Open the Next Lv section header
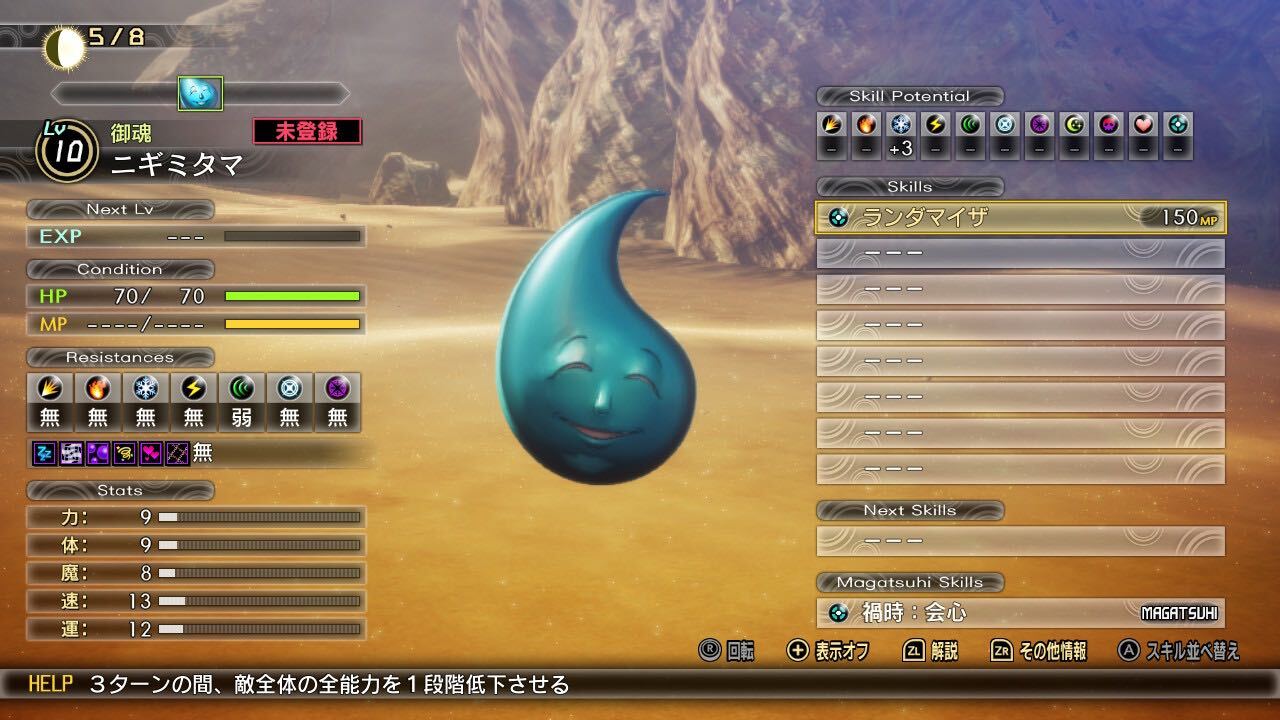This screenshot has height=720, width=1280. tap(118, 209)
